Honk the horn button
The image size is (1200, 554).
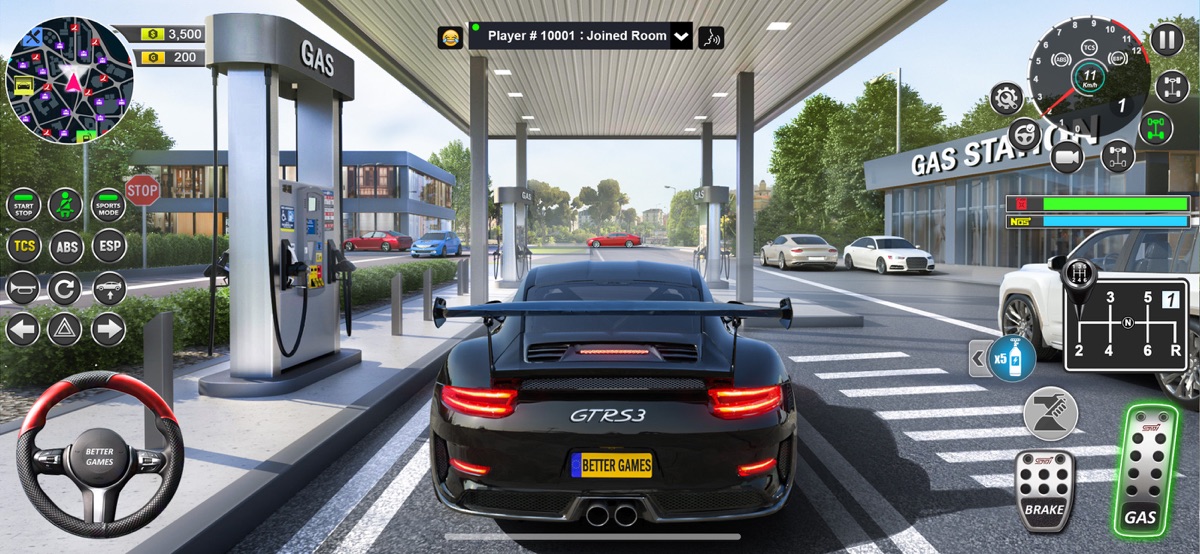pyautogui.click(x=23, y=289)
